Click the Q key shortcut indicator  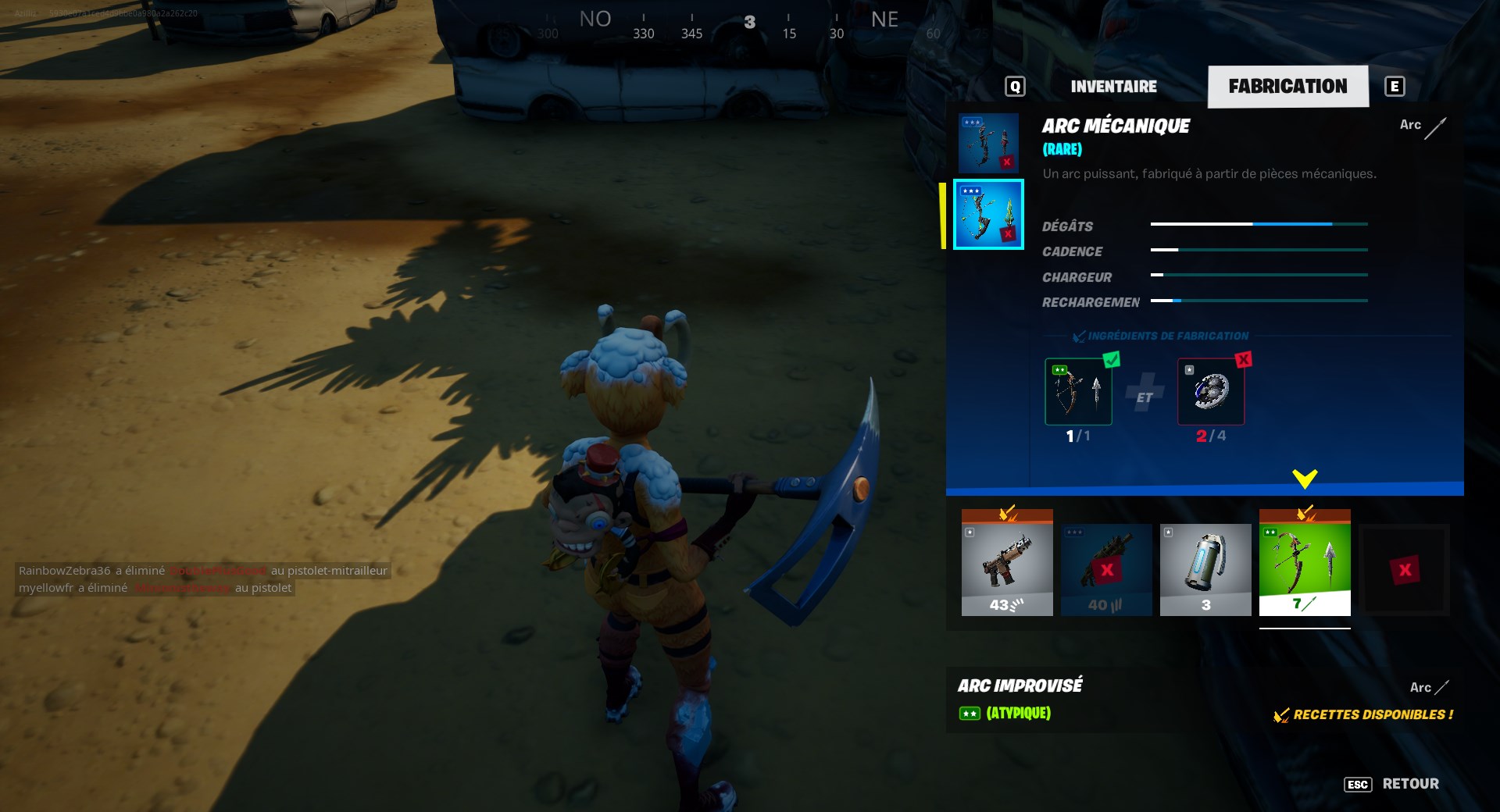click(1015, 86)
